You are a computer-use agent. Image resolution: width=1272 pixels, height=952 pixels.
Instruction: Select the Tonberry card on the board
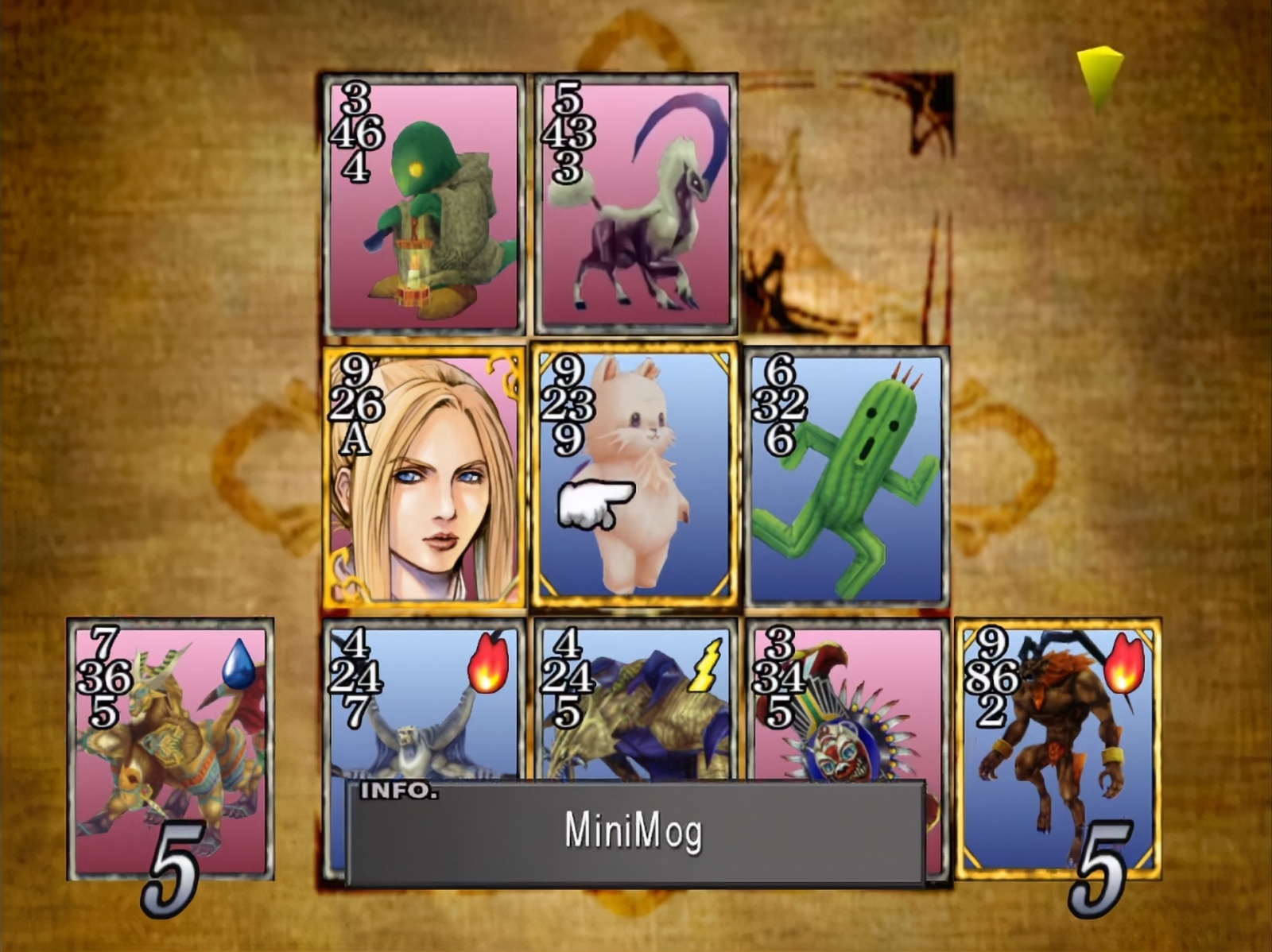click(x=423, y=205)
